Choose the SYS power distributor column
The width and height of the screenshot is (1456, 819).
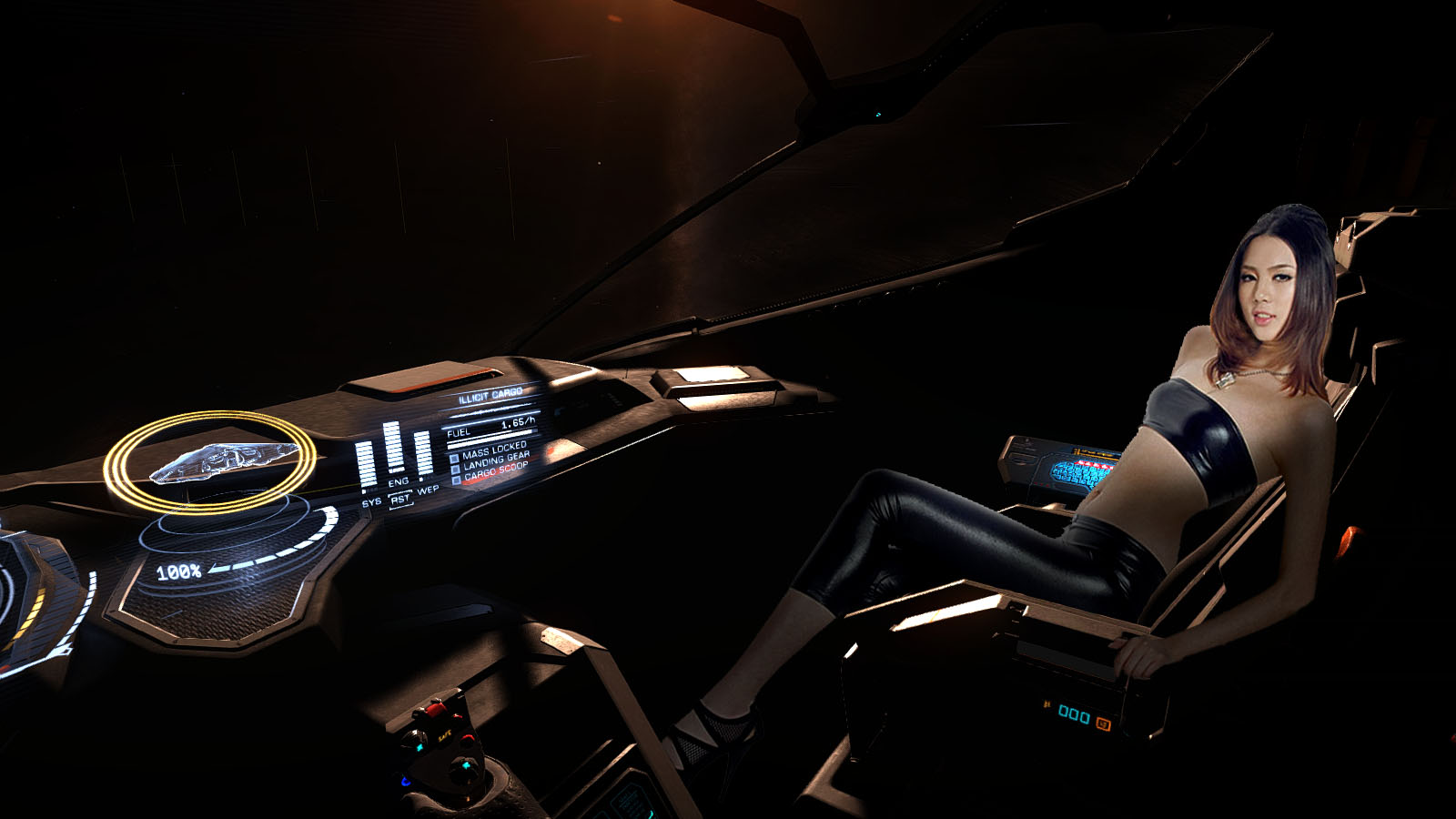366,464
